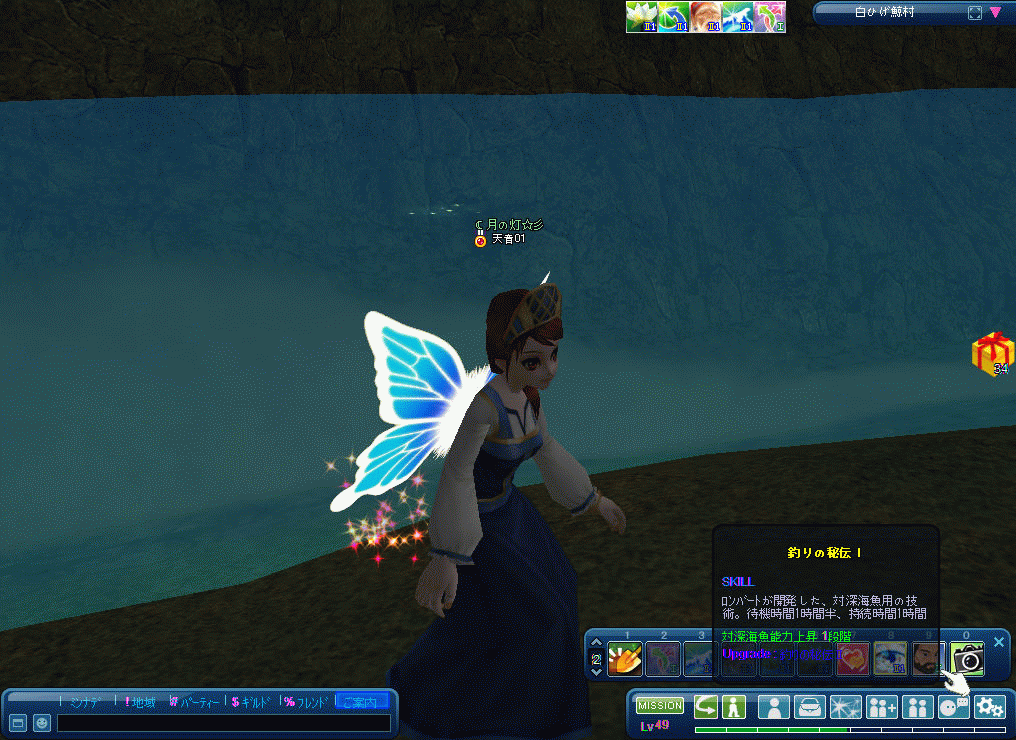Claim the gift box reward icon
The image size is (1016, 740).
pos(993,352)
